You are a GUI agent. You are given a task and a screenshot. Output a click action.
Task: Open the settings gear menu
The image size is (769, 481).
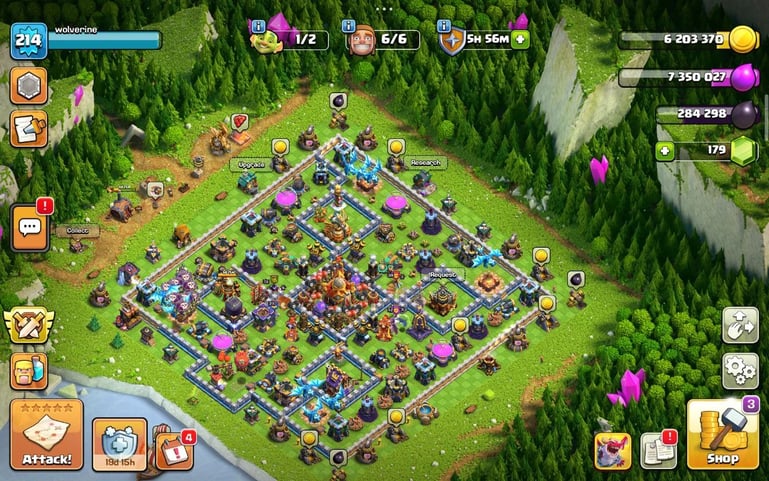pyautogui.click(x=741, y=370)
